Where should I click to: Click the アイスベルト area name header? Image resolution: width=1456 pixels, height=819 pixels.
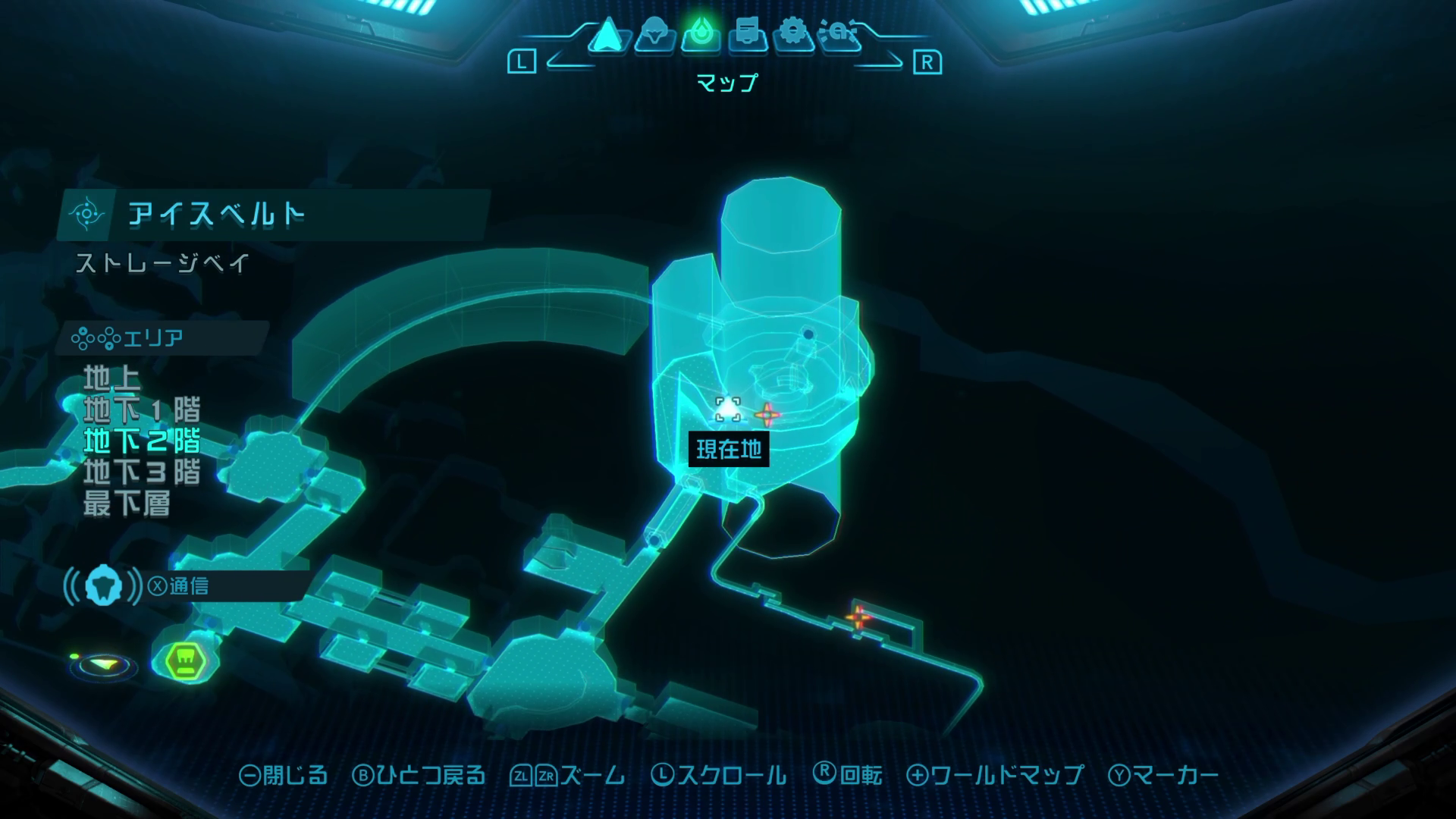pyautogui.click(x=217, y=215)
